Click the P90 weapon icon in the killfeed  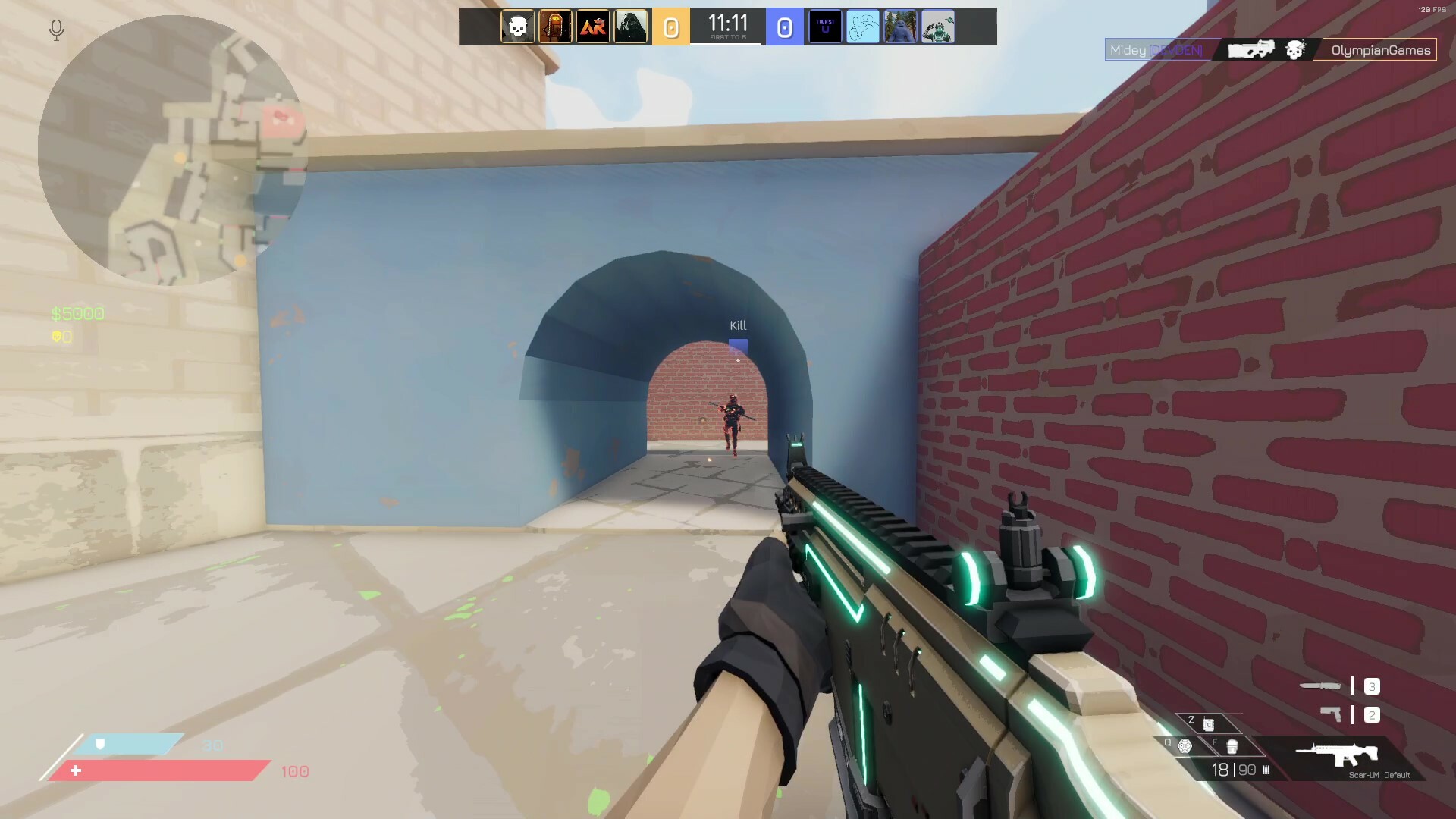click(1253, 49)
